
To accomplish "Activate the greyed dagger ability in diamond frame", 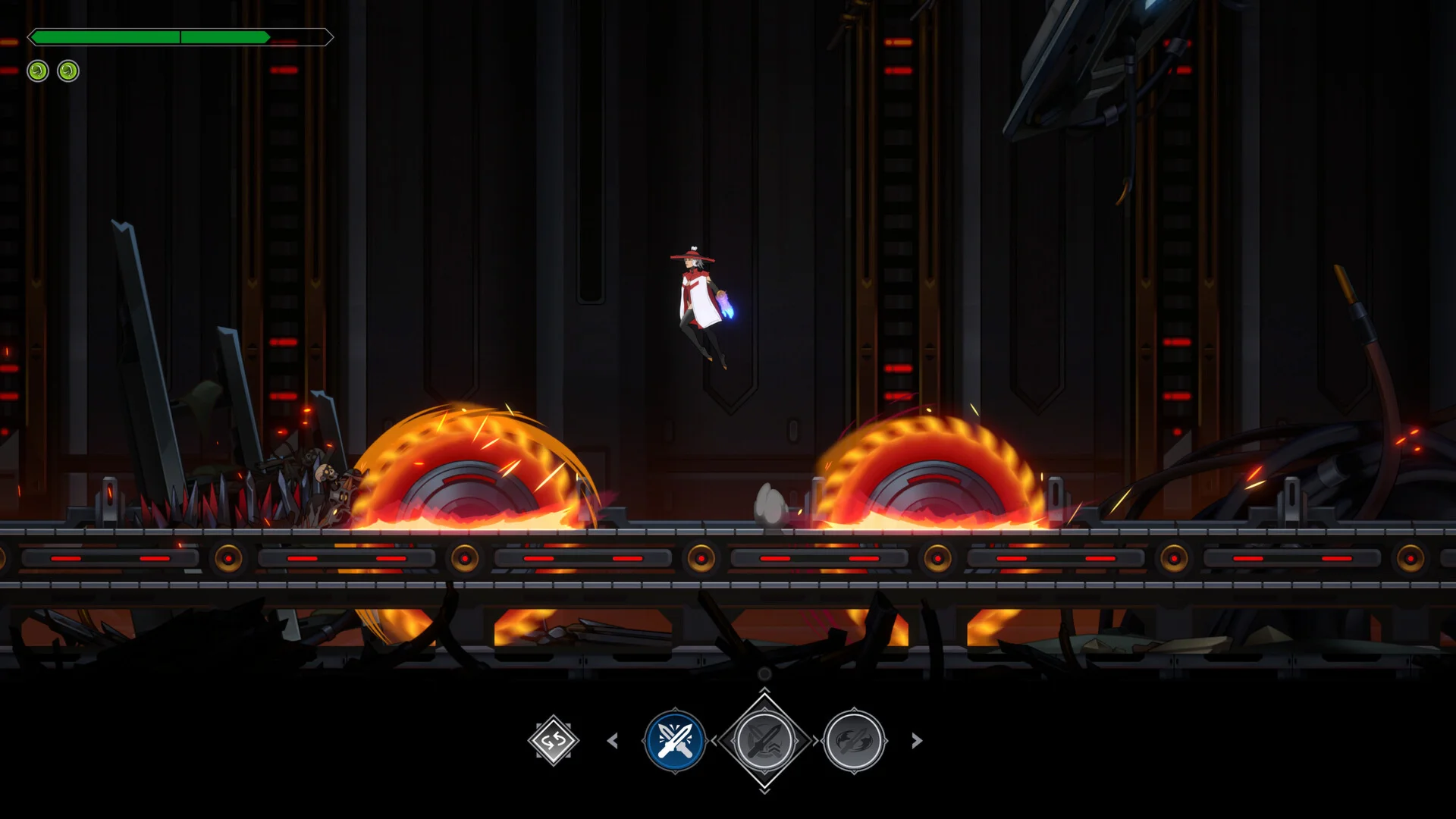I will point(764,740).
